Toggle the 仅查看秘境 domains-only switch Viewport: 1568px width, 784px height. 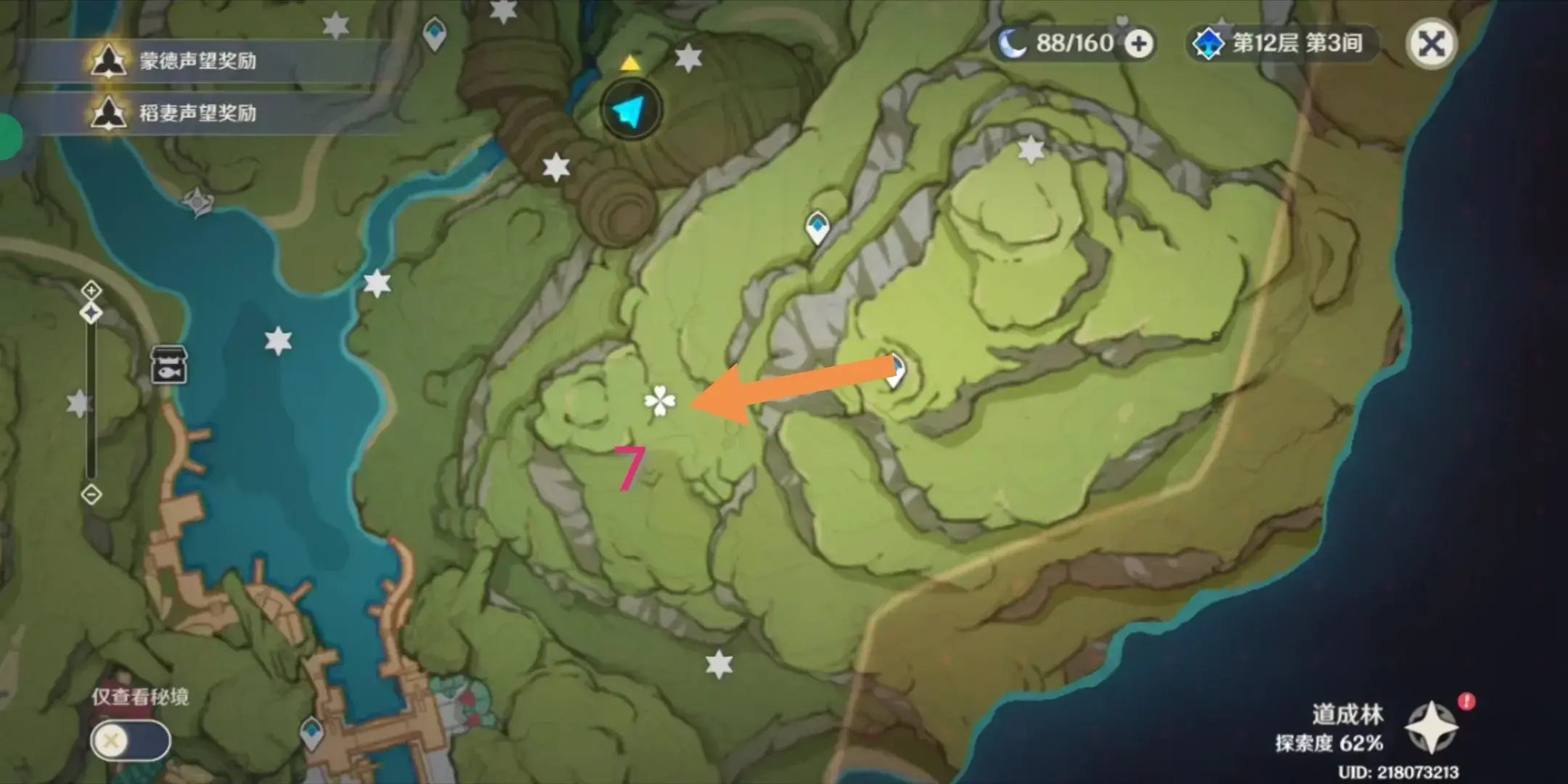(131, 741)
